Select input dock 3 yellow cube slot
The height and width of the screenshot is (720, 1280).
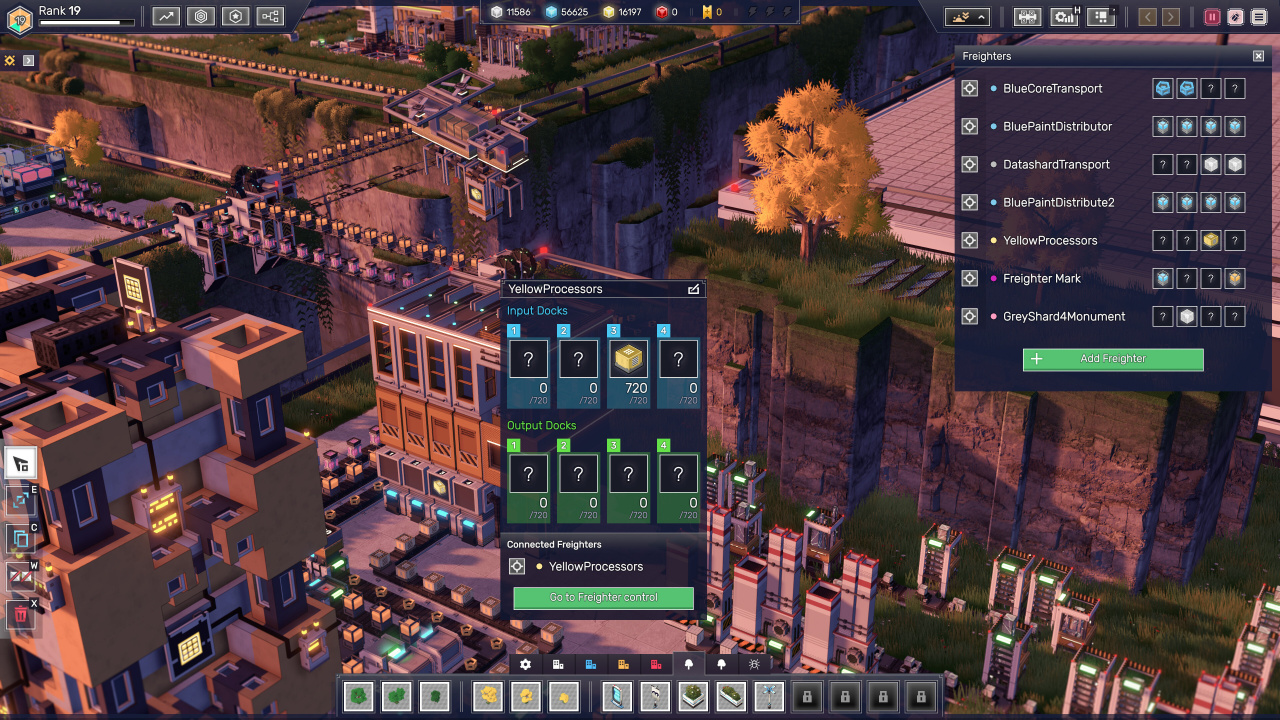[628, 359]
